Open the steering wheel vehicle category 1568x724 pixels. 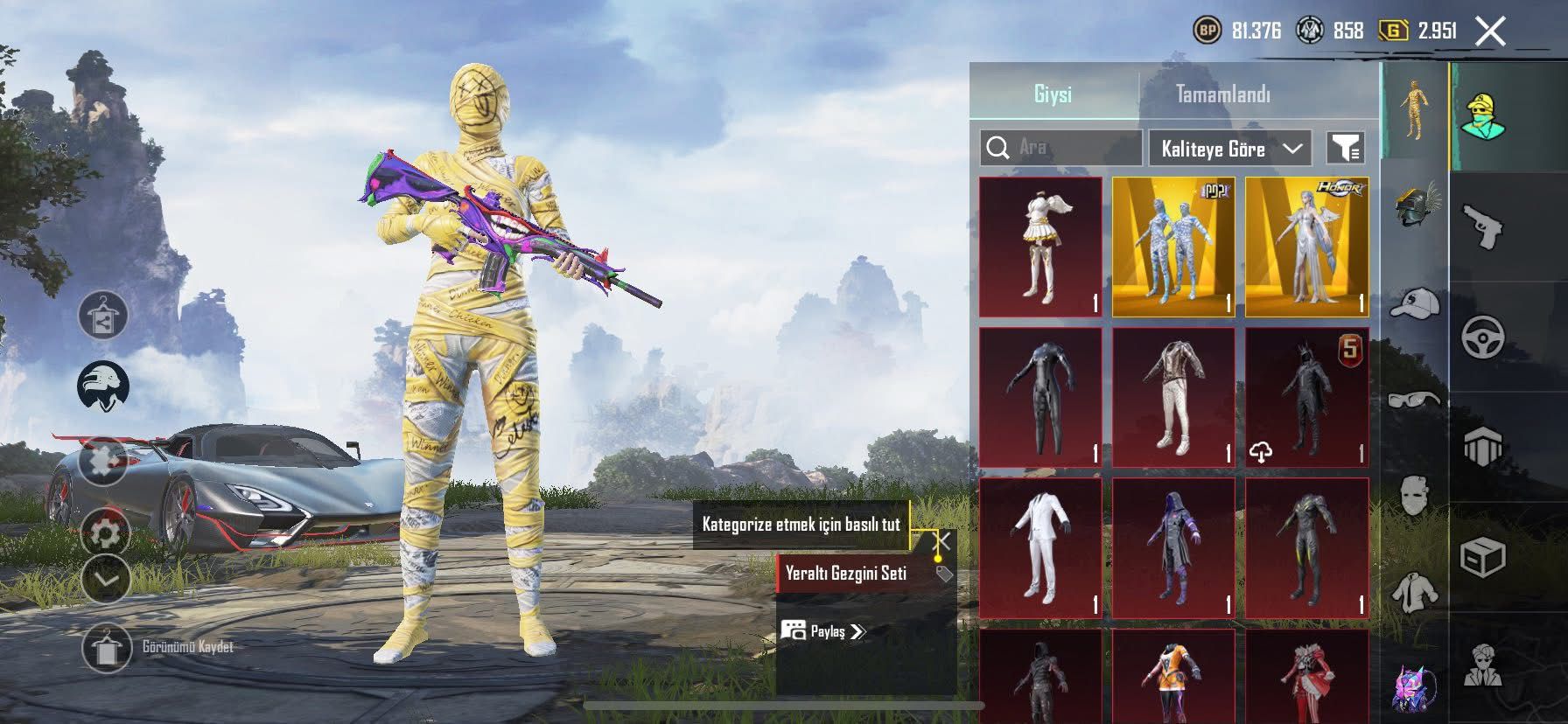tap(1483, 337)
